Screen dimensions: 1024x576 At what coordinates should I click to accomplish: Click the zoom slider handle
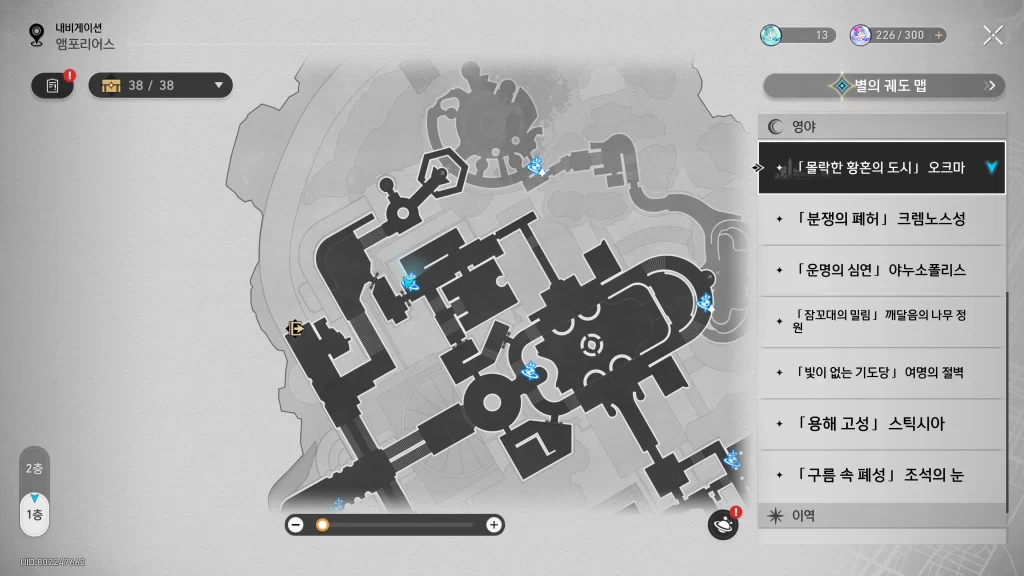pos(322,524)
